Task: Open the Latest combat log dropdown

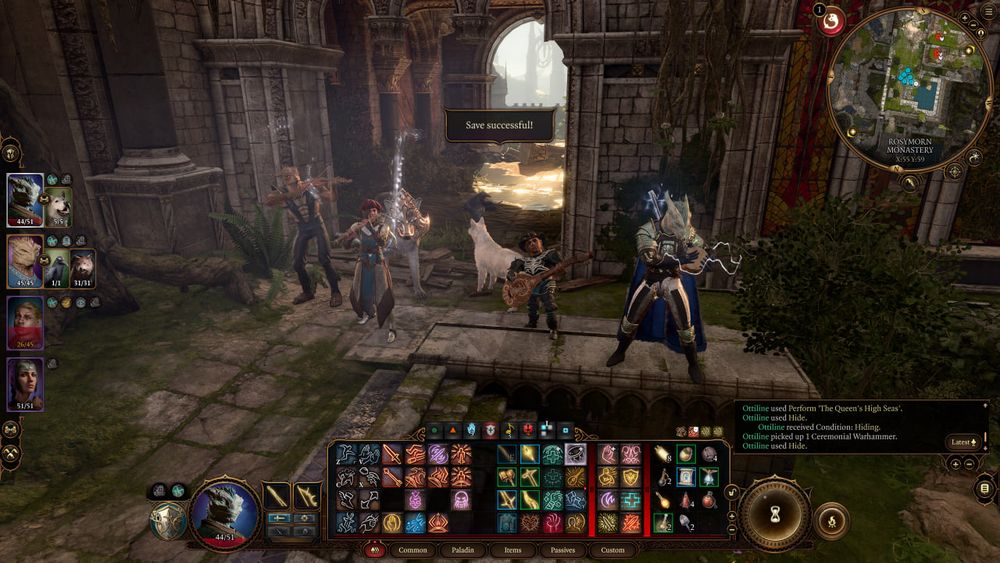Action: pyautogui.click(x=964, y=441)
